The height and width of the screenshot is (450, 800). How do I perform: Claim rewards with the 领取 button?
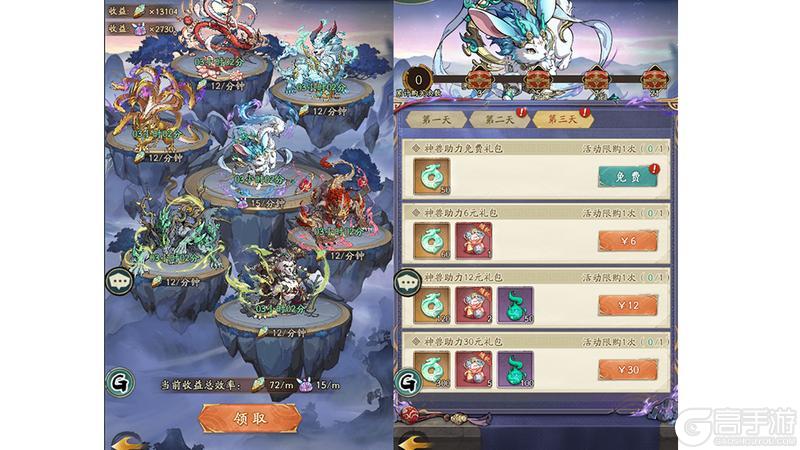click(239, 417)
